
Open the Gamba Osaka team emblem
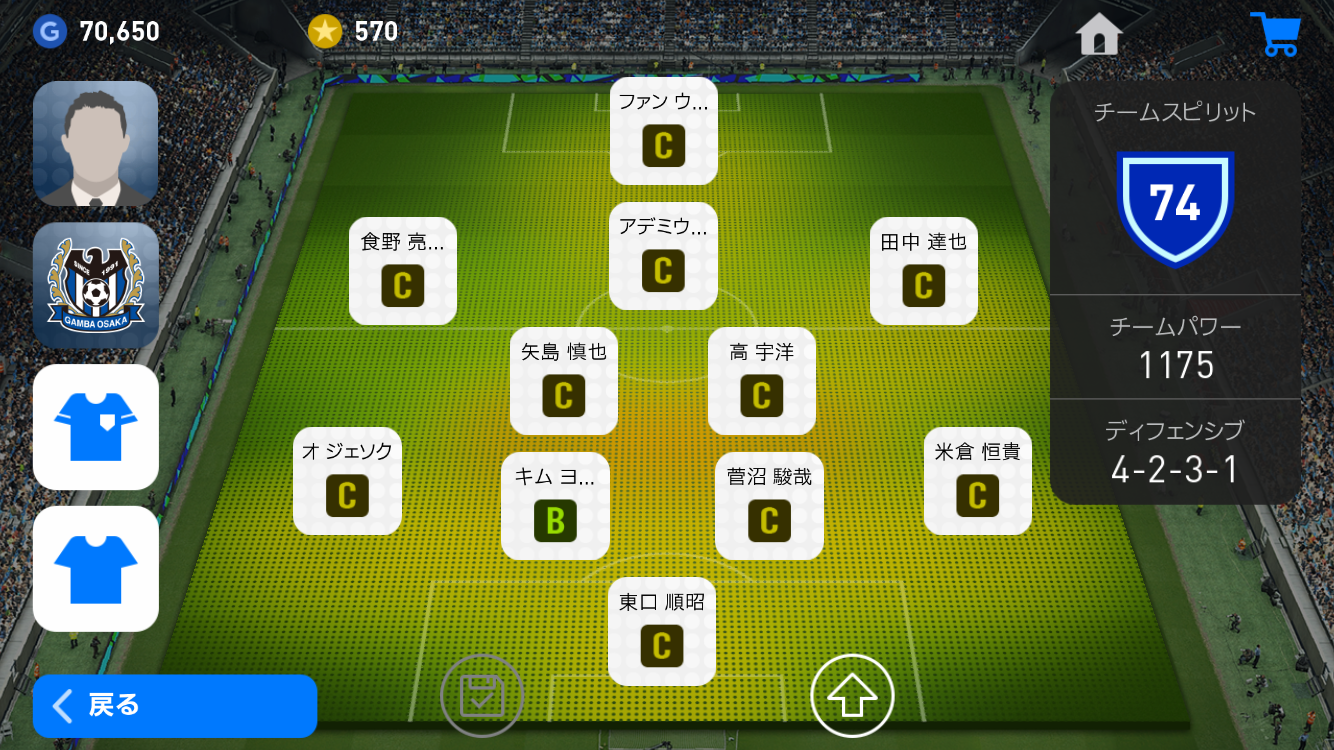point(96,285)
